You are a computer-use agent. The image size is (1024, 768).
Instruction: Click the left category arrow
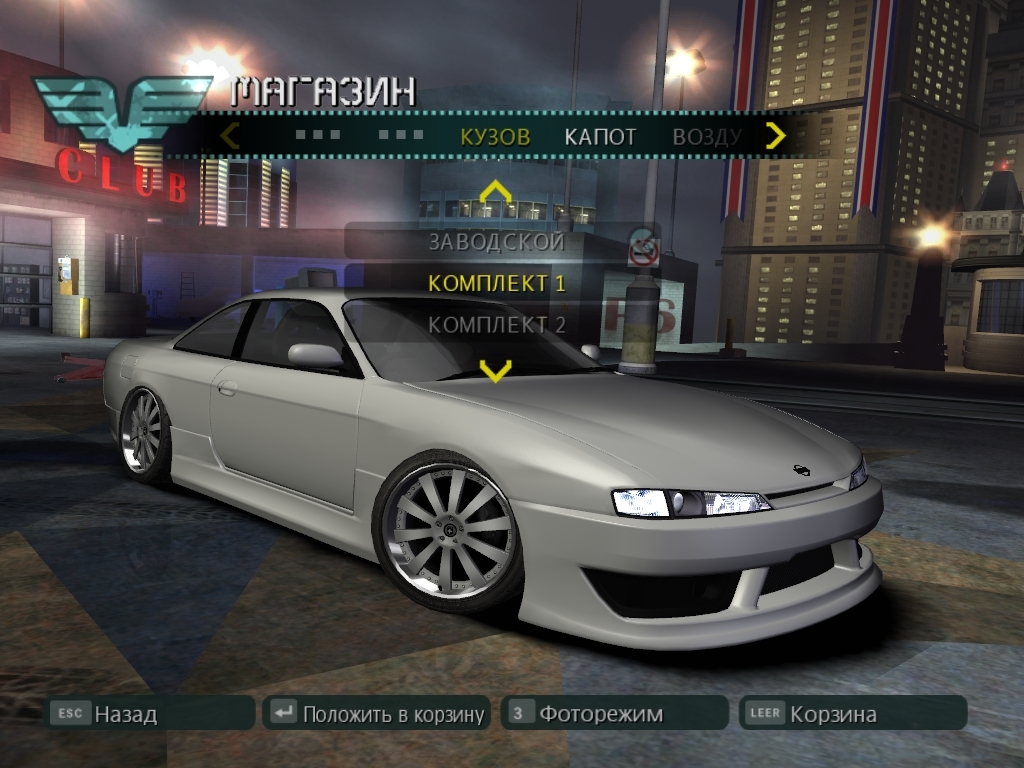coord(230,135)
